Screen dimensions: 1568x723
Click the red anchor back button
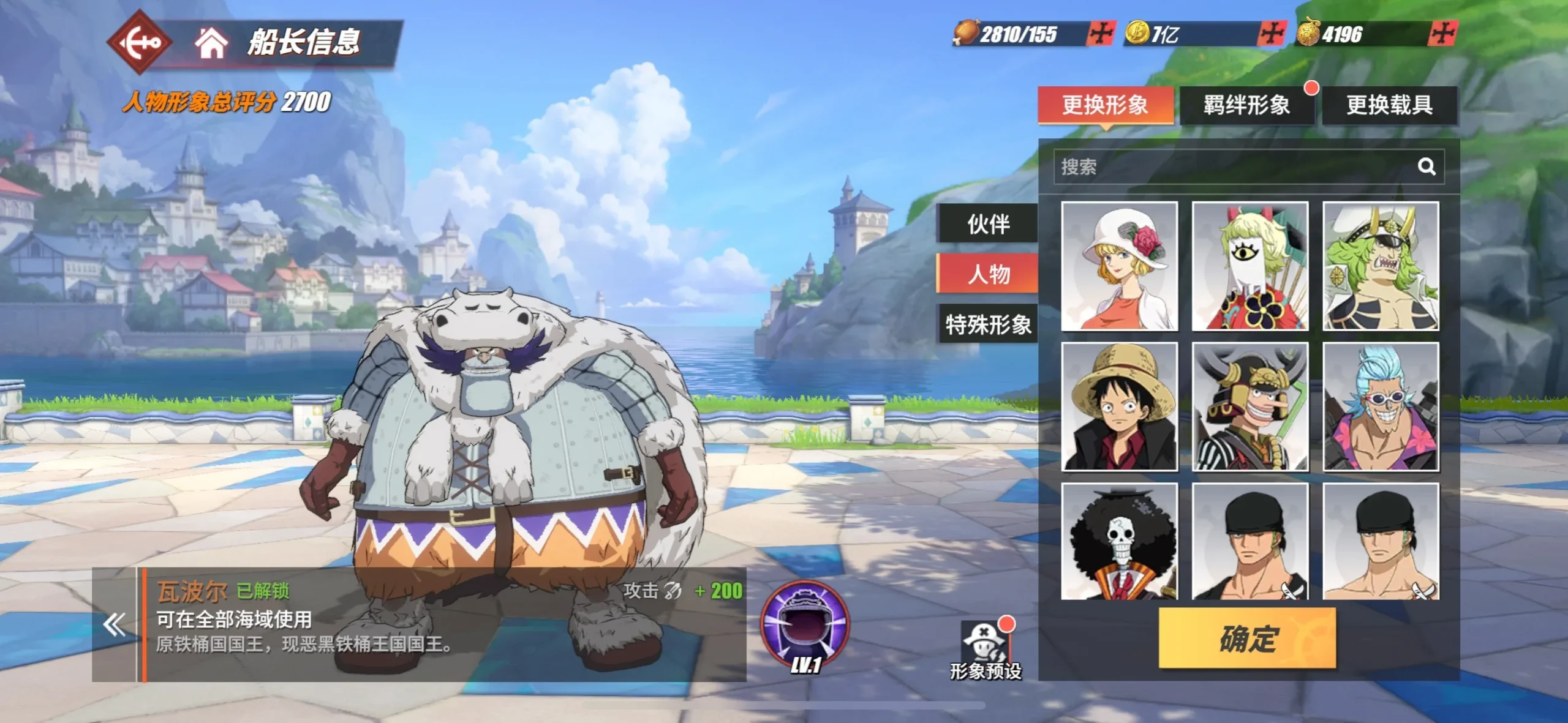point(140,42)
